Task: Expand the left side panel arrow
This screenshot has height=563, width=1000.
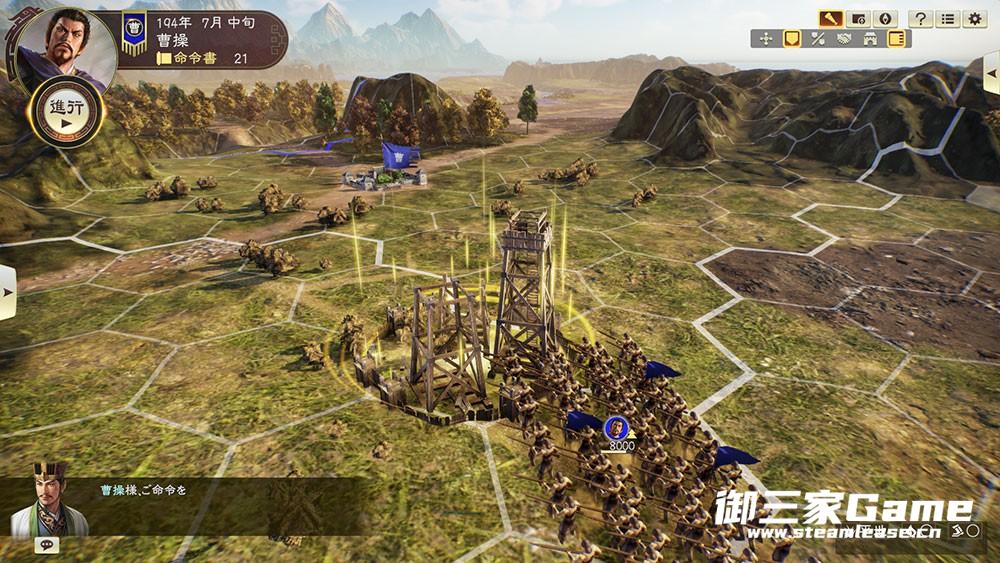Action: (x=7, y=292)
